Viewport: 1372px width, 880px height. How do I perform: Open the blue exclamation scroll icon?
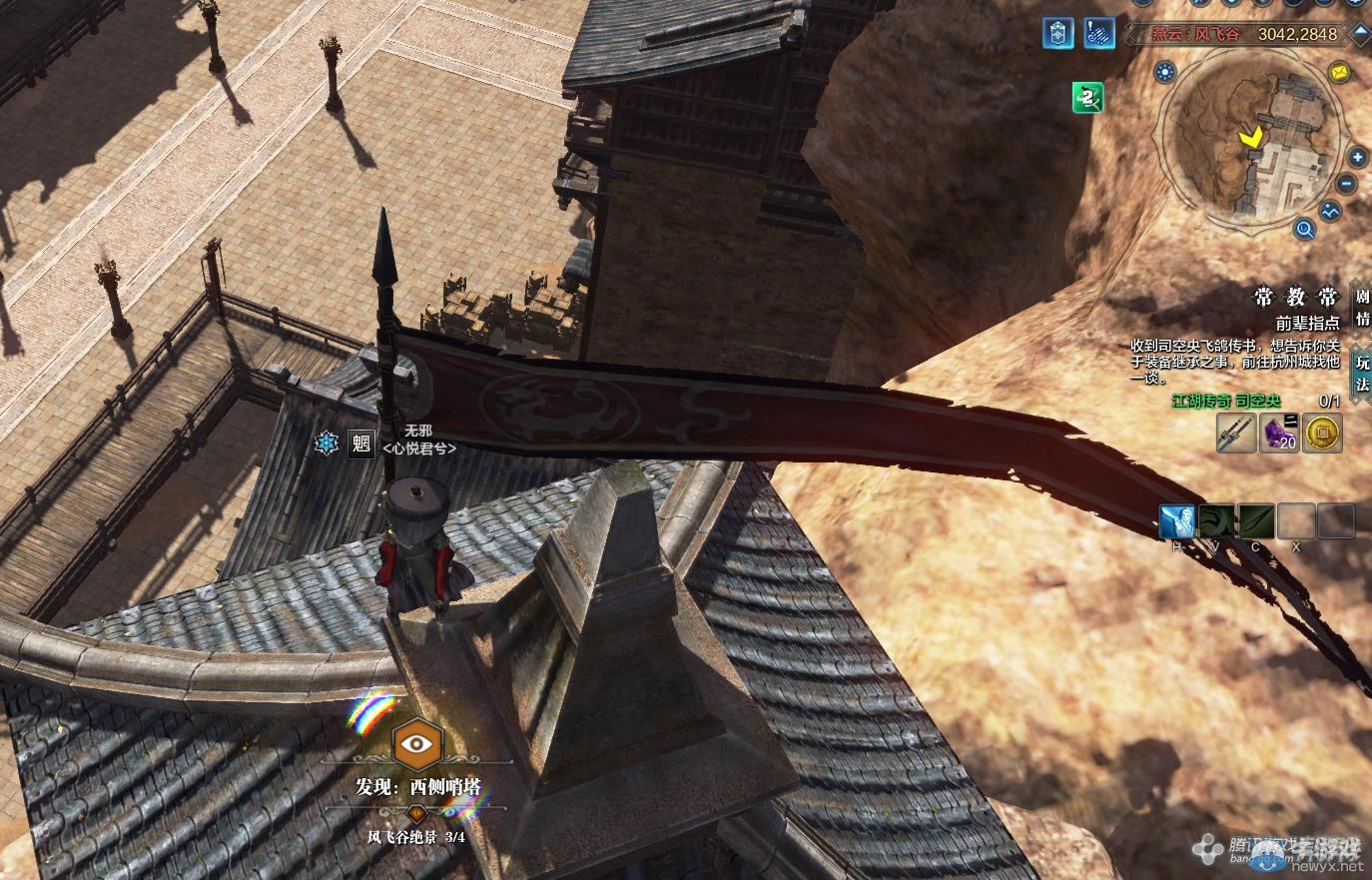1099,33
